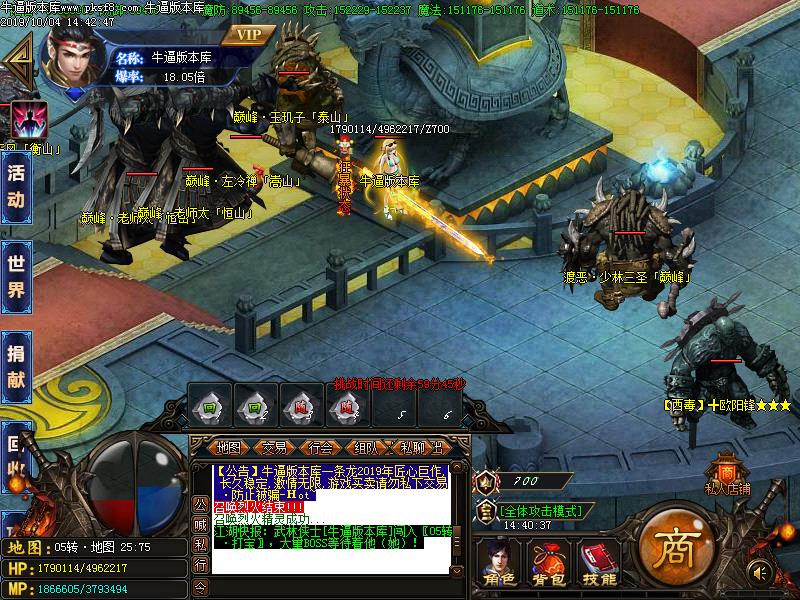Select the 公 public chat channel
The image size is (800, 600).
coord(200,502)
